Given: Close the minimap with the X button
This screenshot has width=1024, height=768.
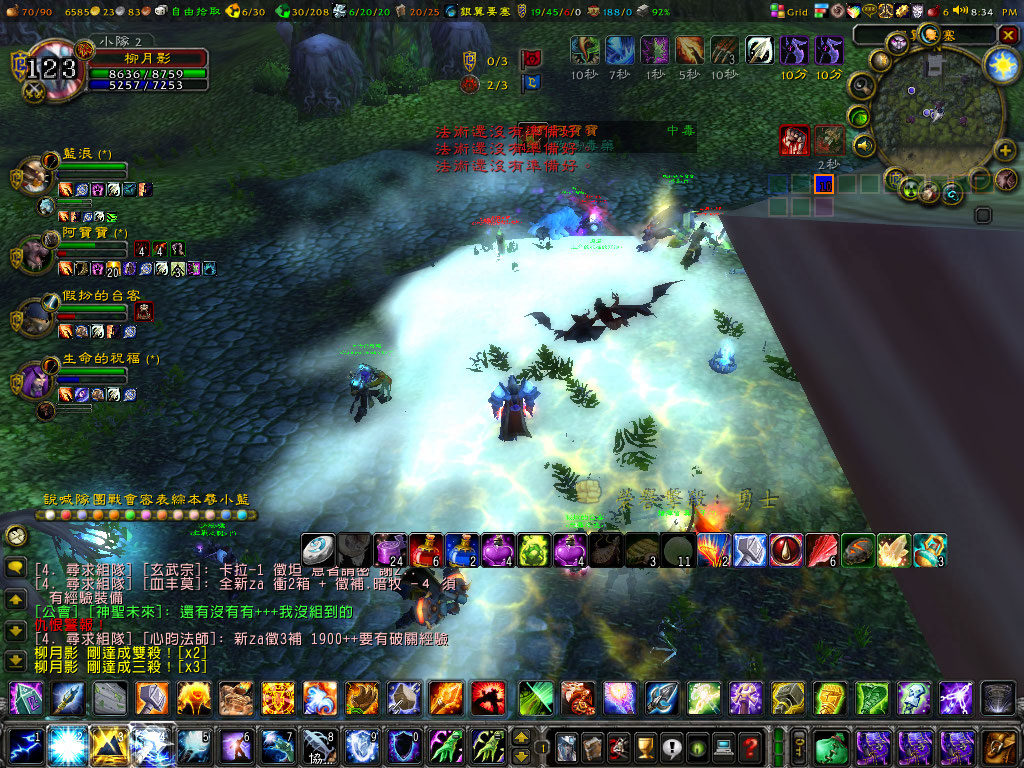Looking at the screenshot, I should point(1007,35).
